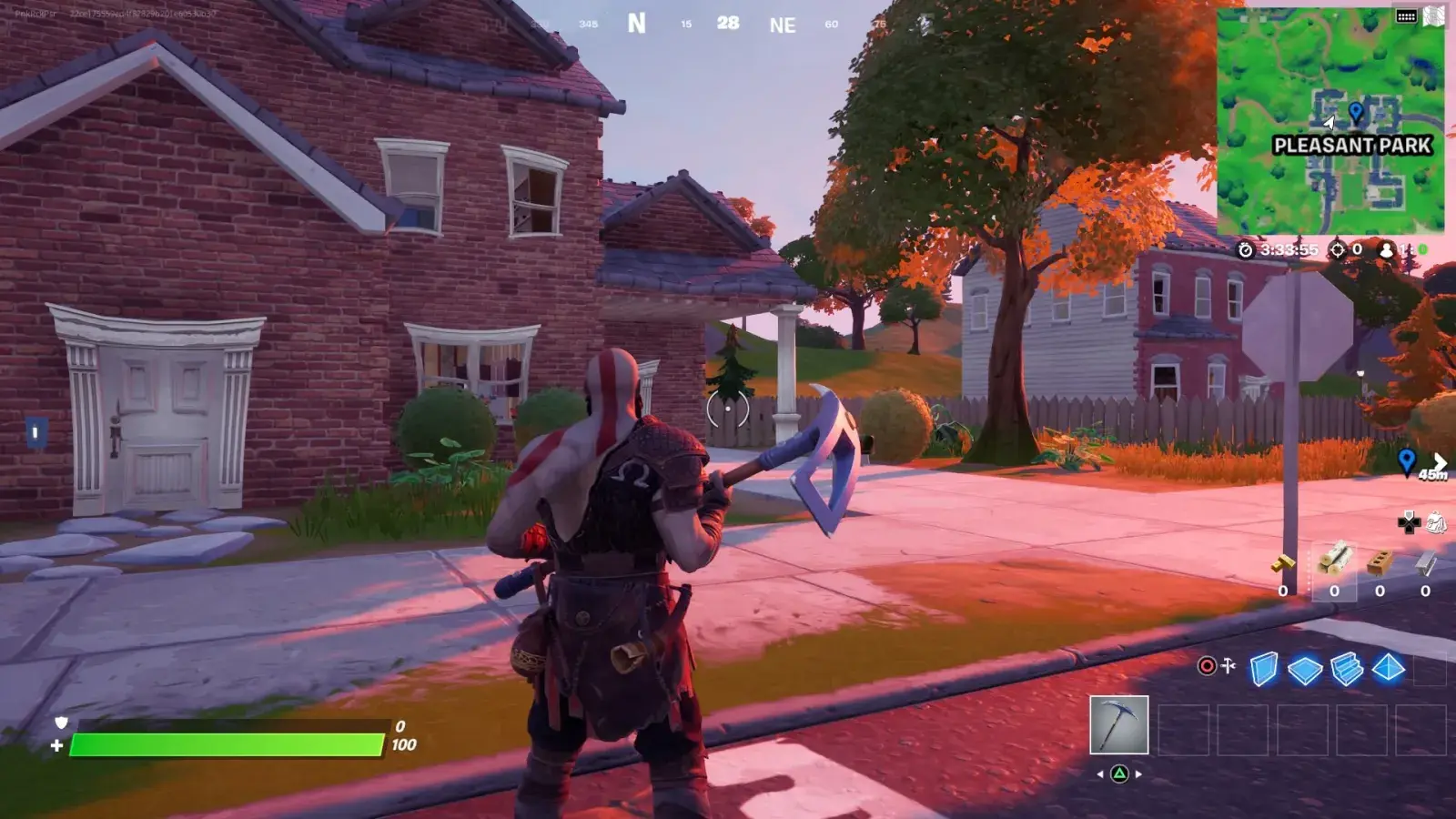This screenshot has height=819, width=1456.
Task: Click the match timer stopwatch icon
Action: [1246, 250]
